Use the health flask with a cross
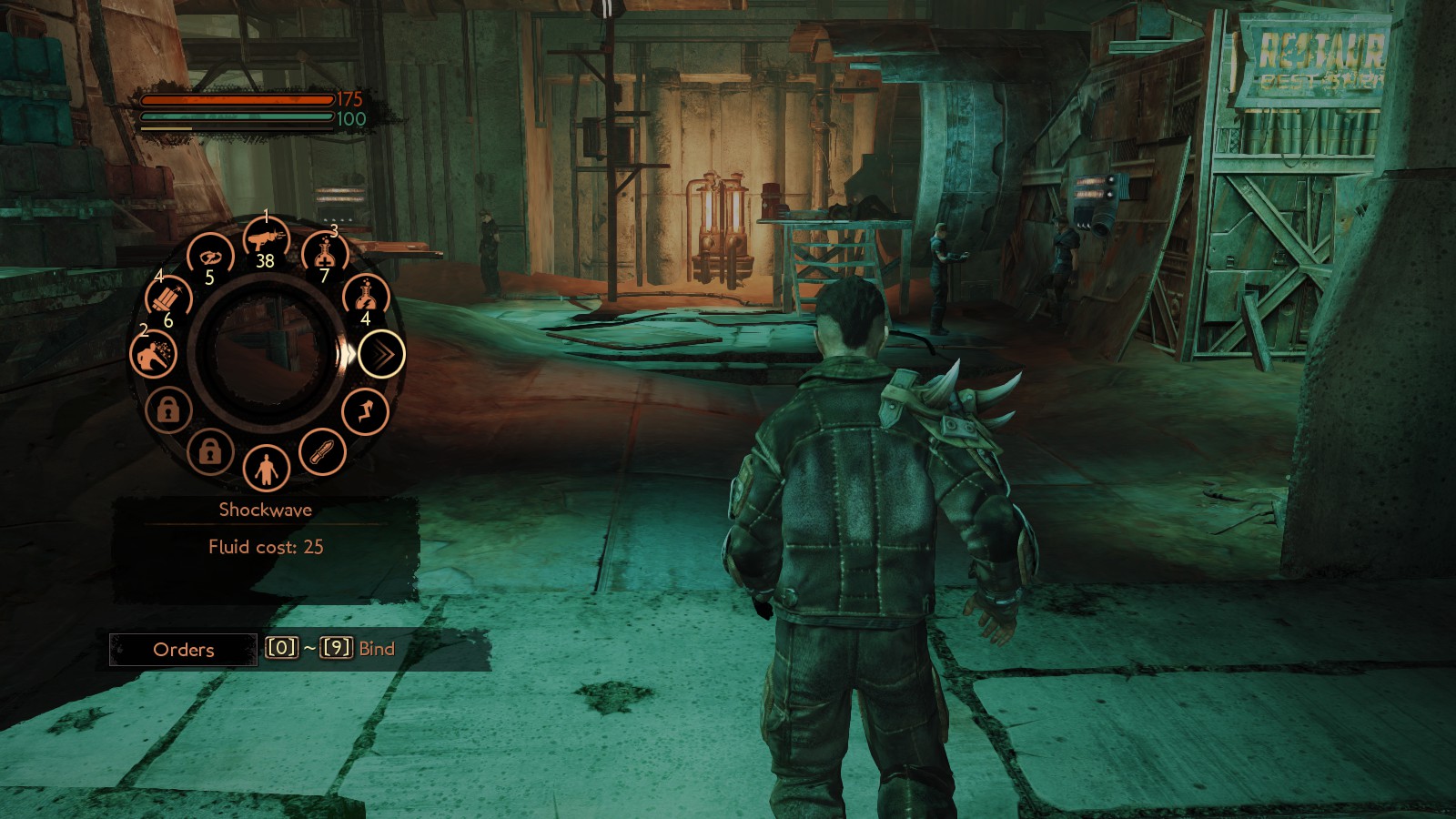The height and width of the screenshot is (819, 1456). pyautogui.click(x=324, y=253)
